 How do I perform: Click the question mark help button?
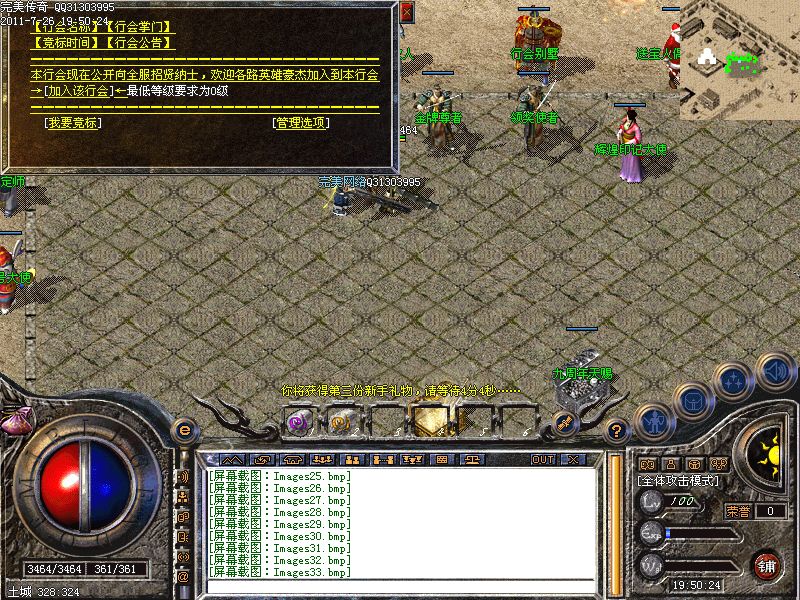click(617, 431)
